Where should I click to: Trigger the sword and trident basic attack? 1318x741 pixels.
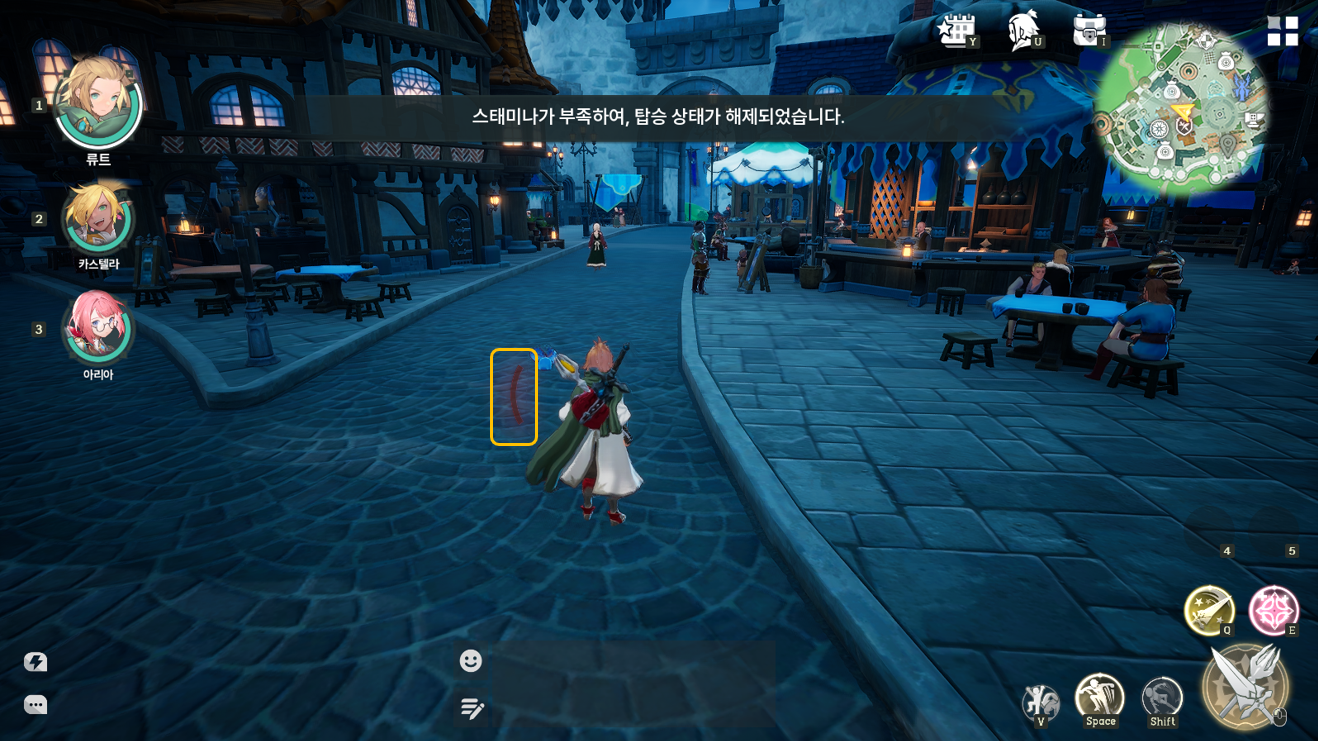1245,686
